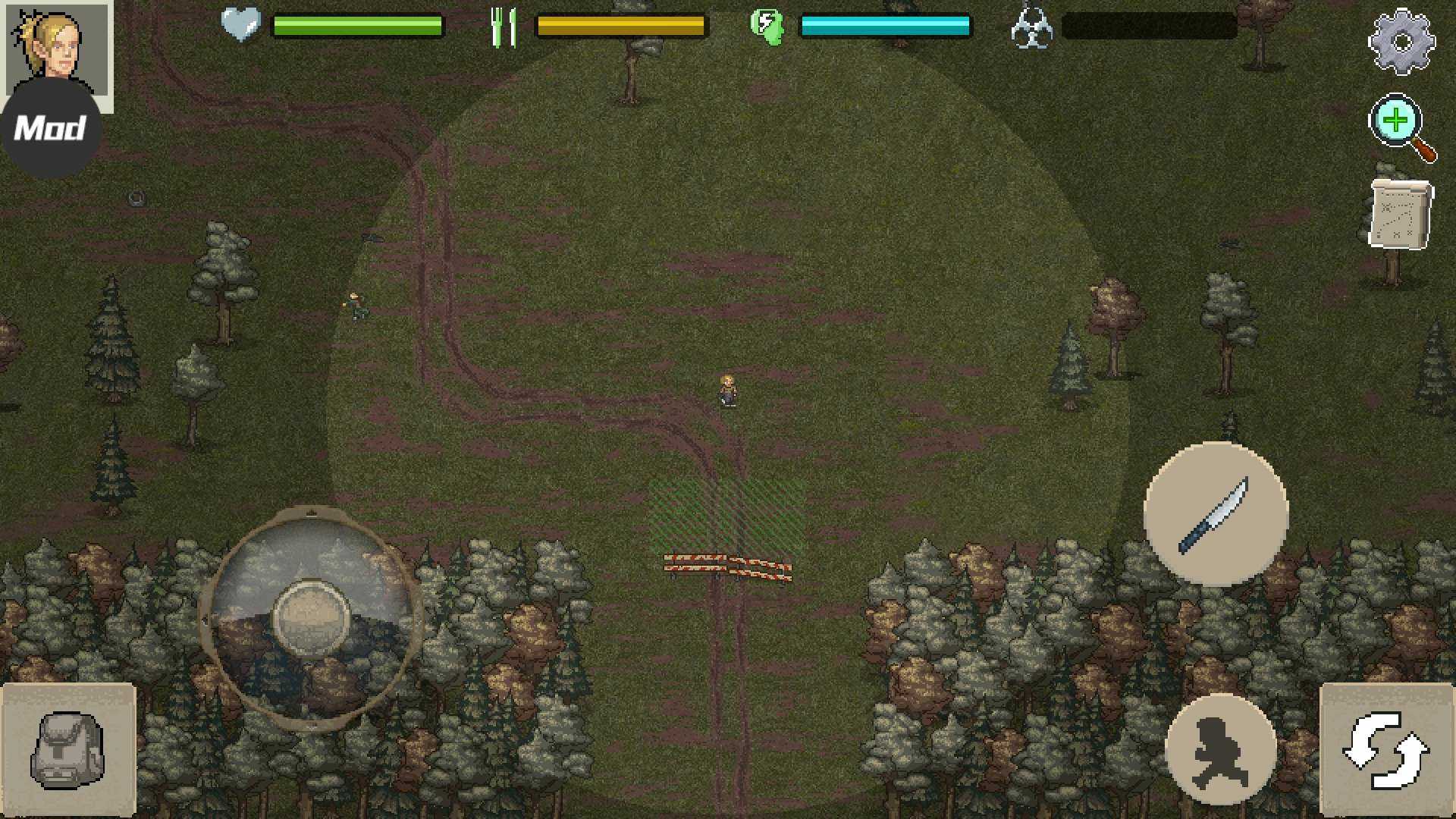Tap the Mod badge under the portrait

(x=49, y=127)
